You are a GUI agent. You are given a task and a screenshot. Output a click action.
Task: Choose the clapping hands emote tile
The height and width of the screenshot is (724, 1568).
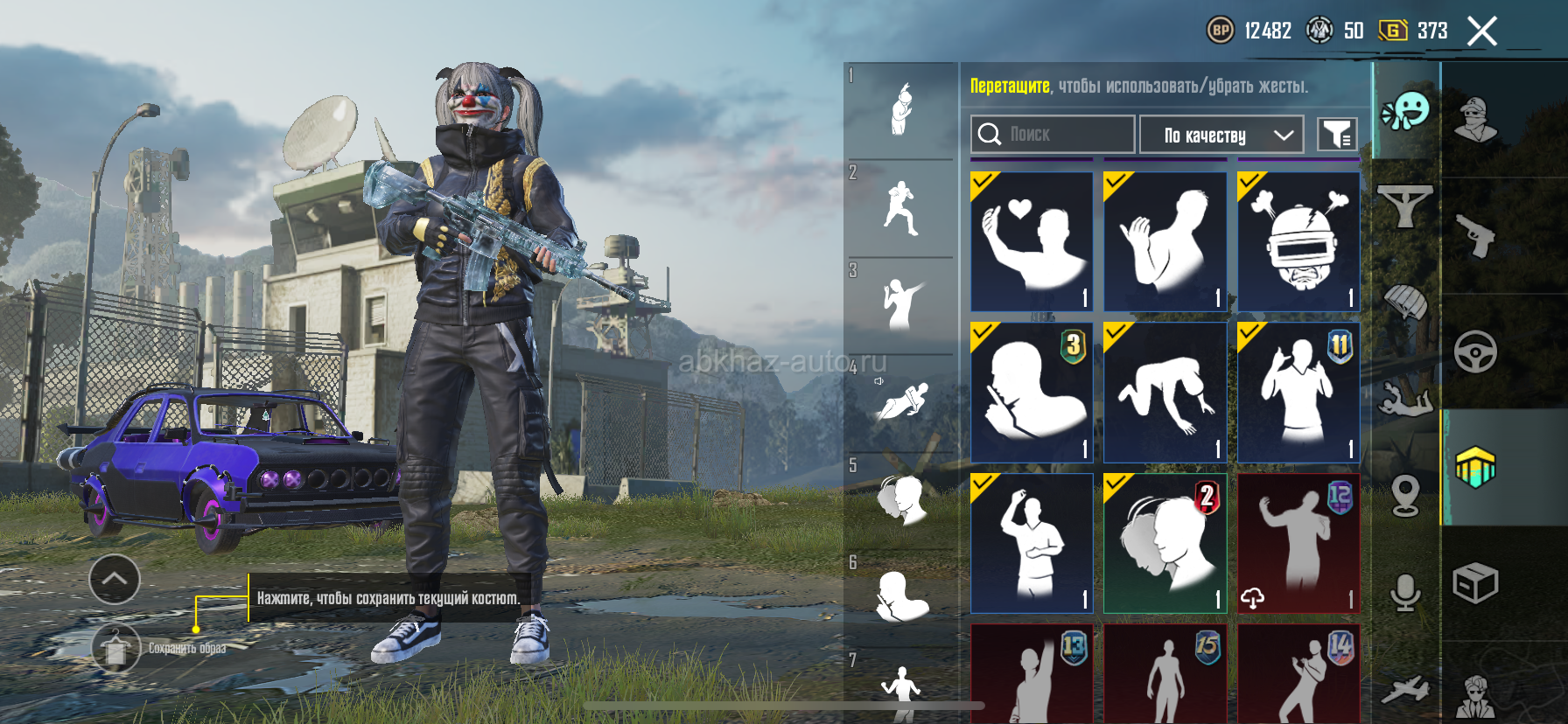(x=1165, y=241)
